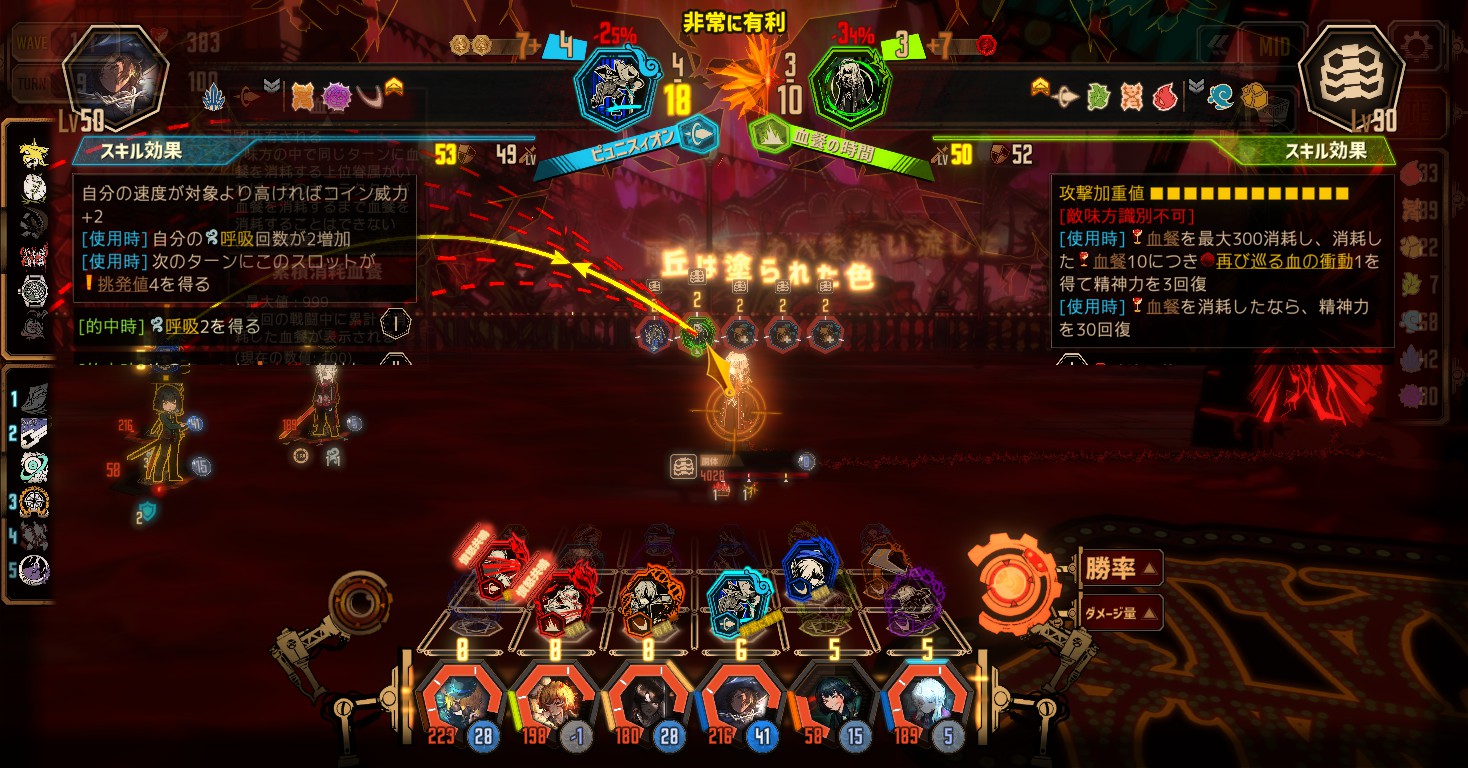Select the cyan ピュニスィオン skill on the dashboard
The height and width of the screenshot is (768, 1468).
[739, 600]
